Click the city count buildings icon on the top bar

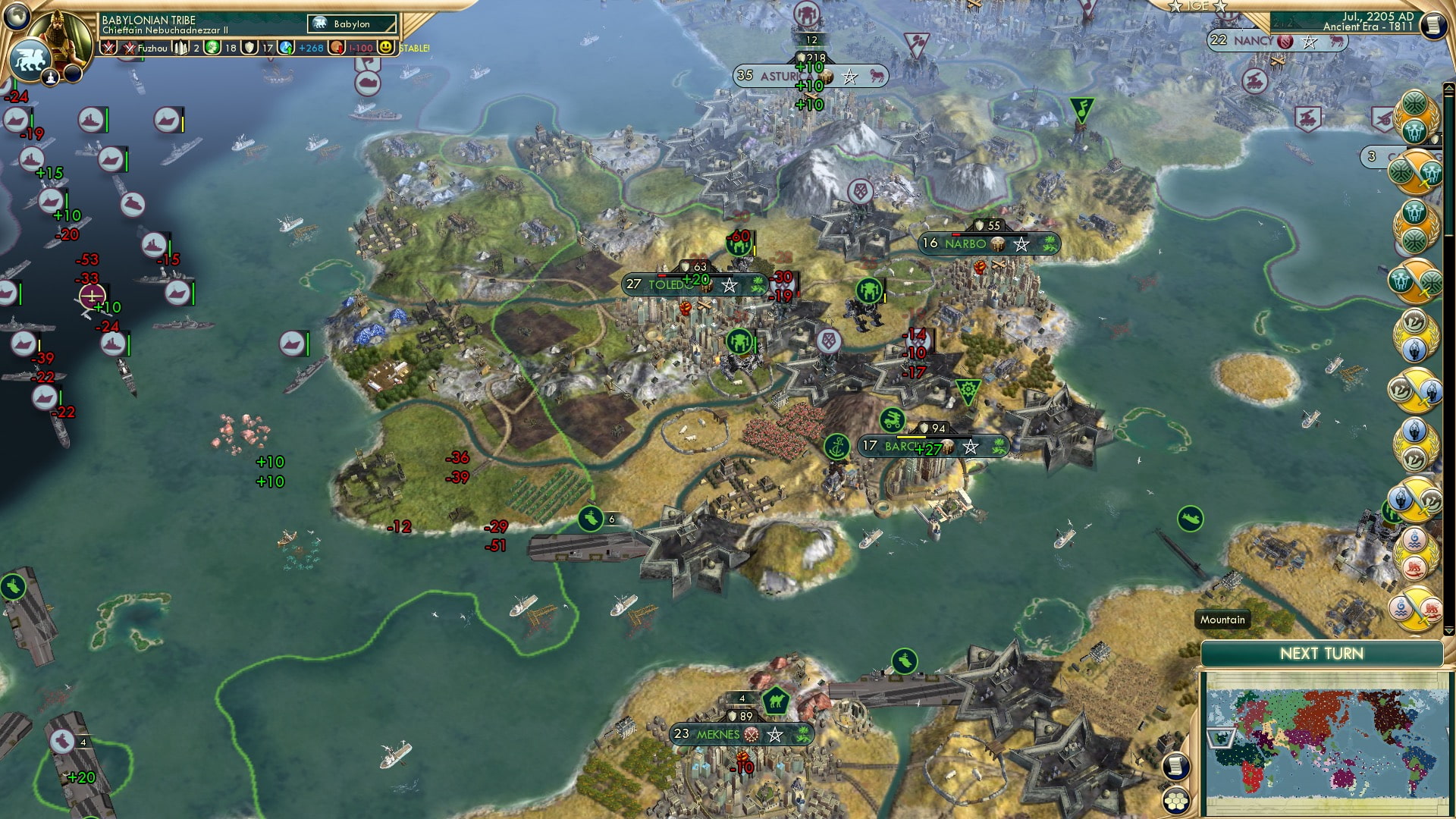pyautogui.click(x=181, y=49)
